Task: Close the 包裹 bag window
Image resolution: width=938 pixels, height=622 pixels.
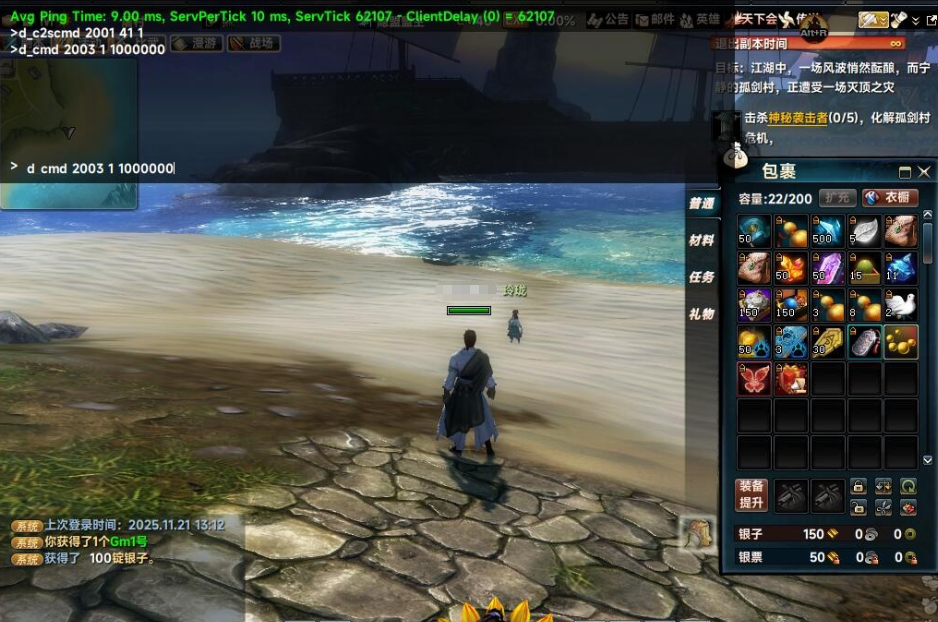Action: 924,172
